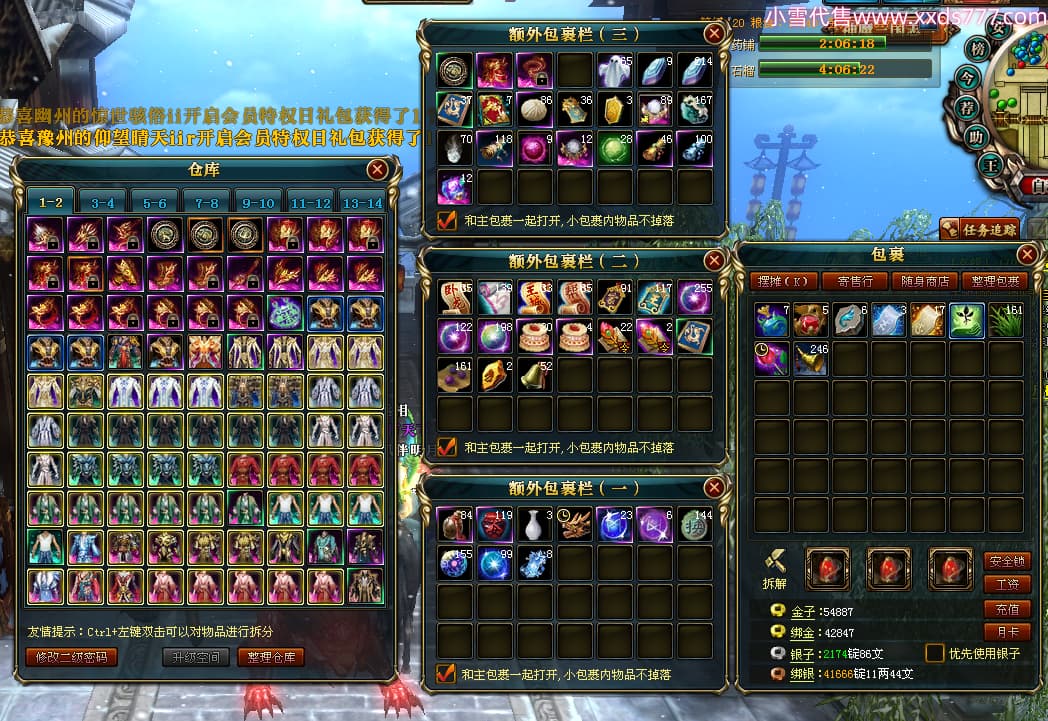Open the 摆摊(K) stall button
The width and height of the screenshot is (1048, 721).
(x=783, y=281)
